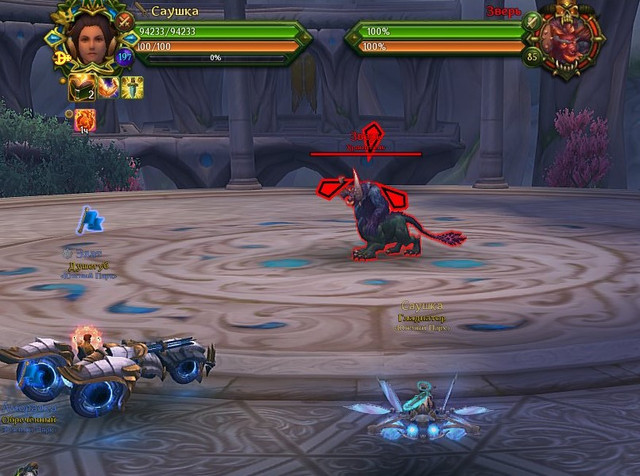The height and width of the screenshot is (476, 640).
Task: Select the purple comet buff icon
Action: pyautogui.click(x=108, y=89)
